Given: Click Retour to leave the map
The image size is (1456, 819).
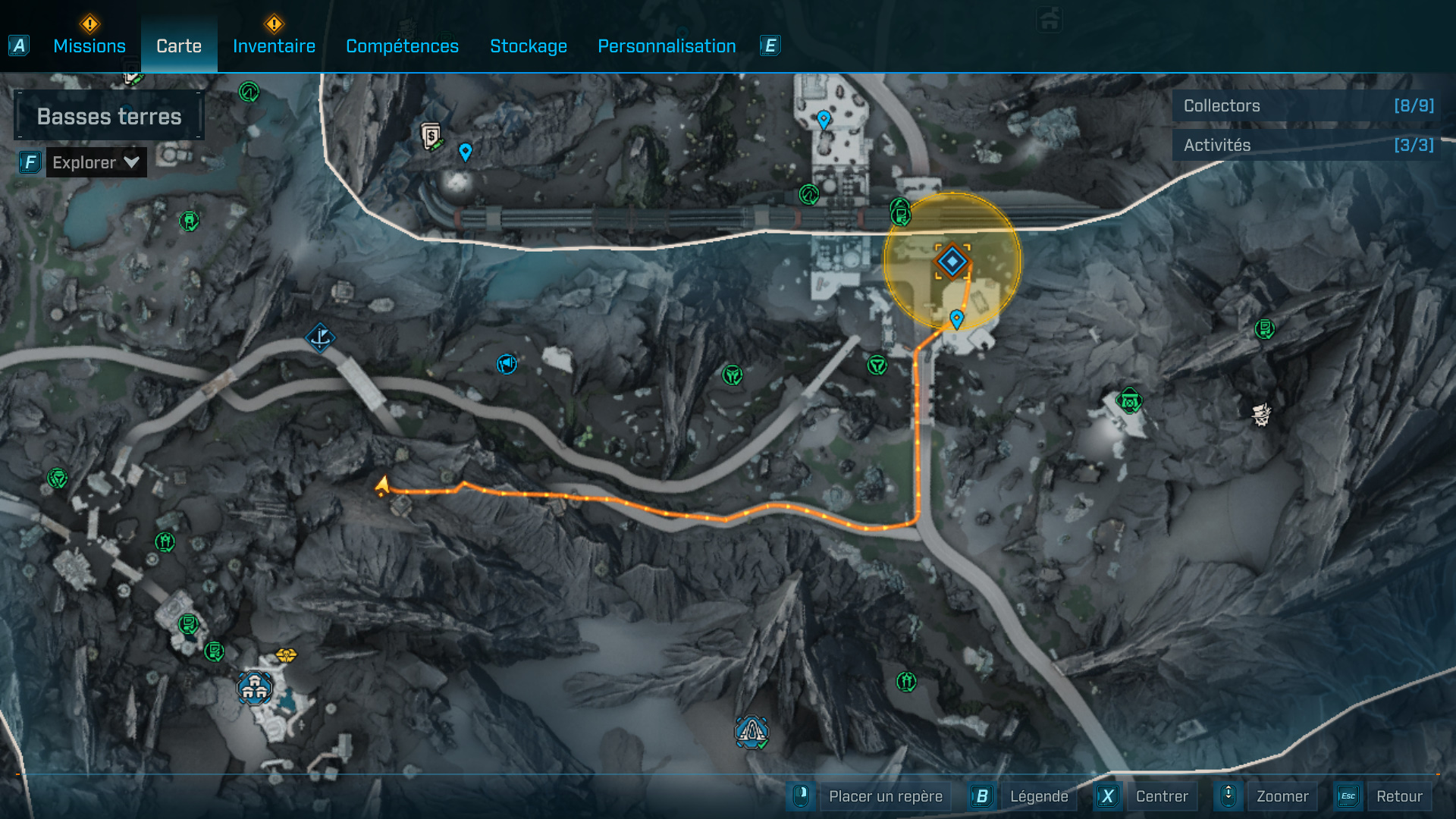Looking at the screenshot, I should [1398, 796].
